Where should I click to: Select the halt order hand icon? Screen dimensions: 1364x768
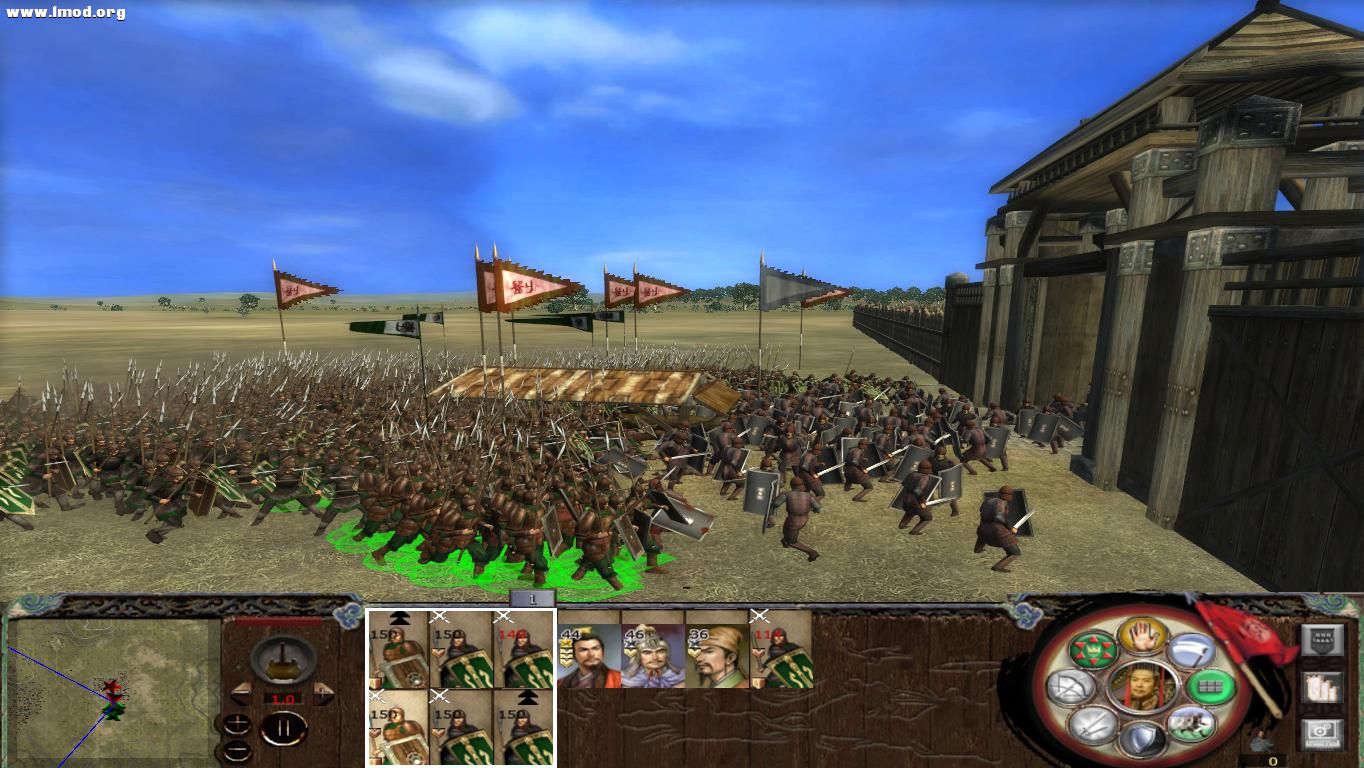pos(1144,637)
